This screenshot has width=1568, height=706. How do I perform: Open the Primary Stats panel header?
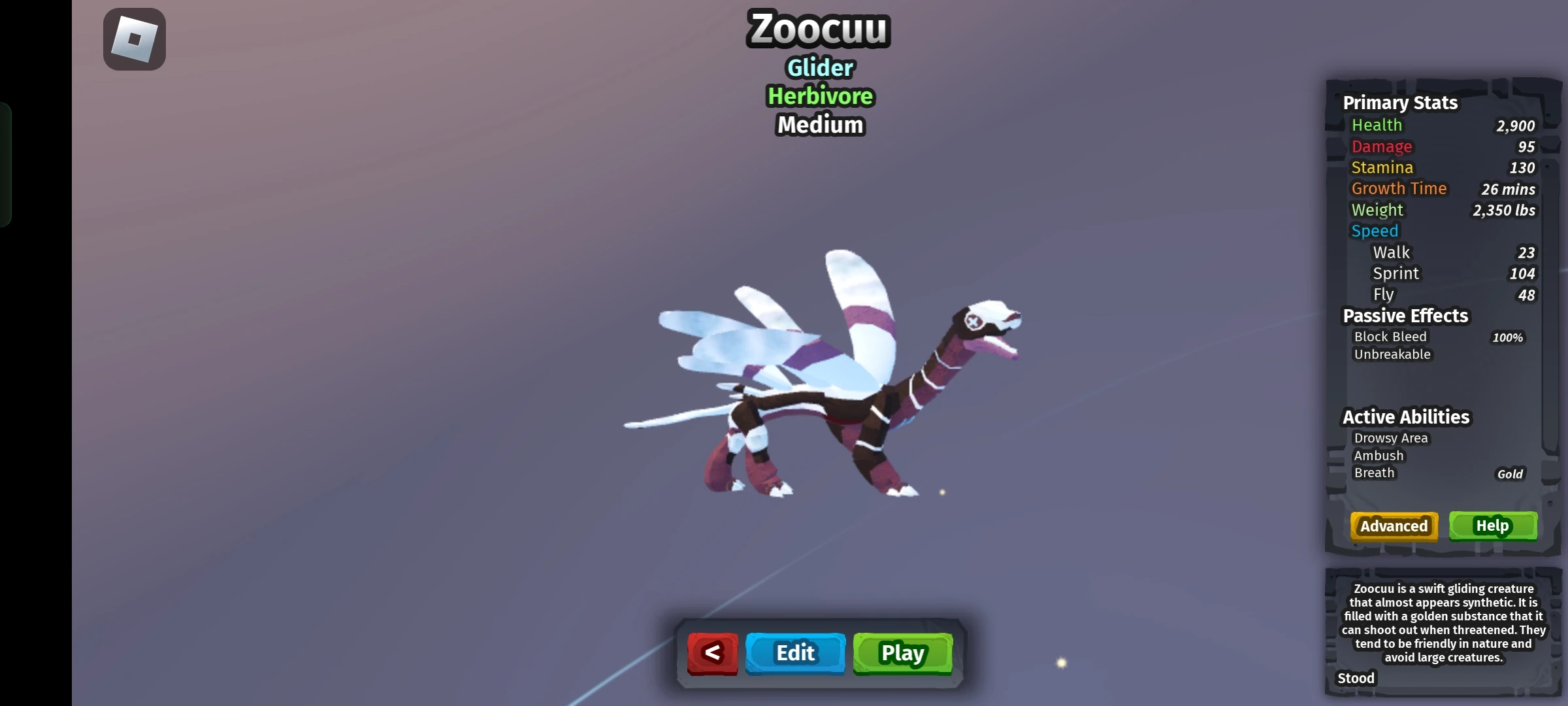(1401, 102)
